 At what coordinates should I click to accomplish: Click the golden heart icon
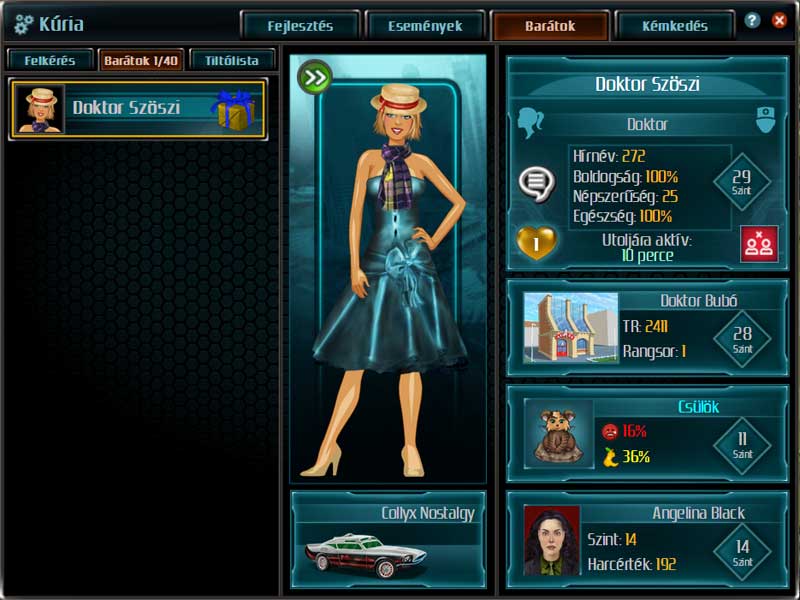click(535, 243)
